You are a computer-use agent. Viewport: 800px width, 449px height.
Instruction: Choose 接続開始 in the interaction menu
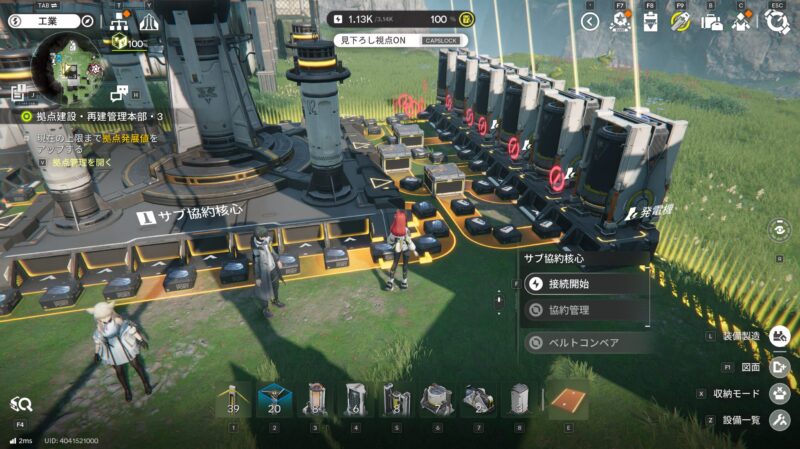[586, 283]
